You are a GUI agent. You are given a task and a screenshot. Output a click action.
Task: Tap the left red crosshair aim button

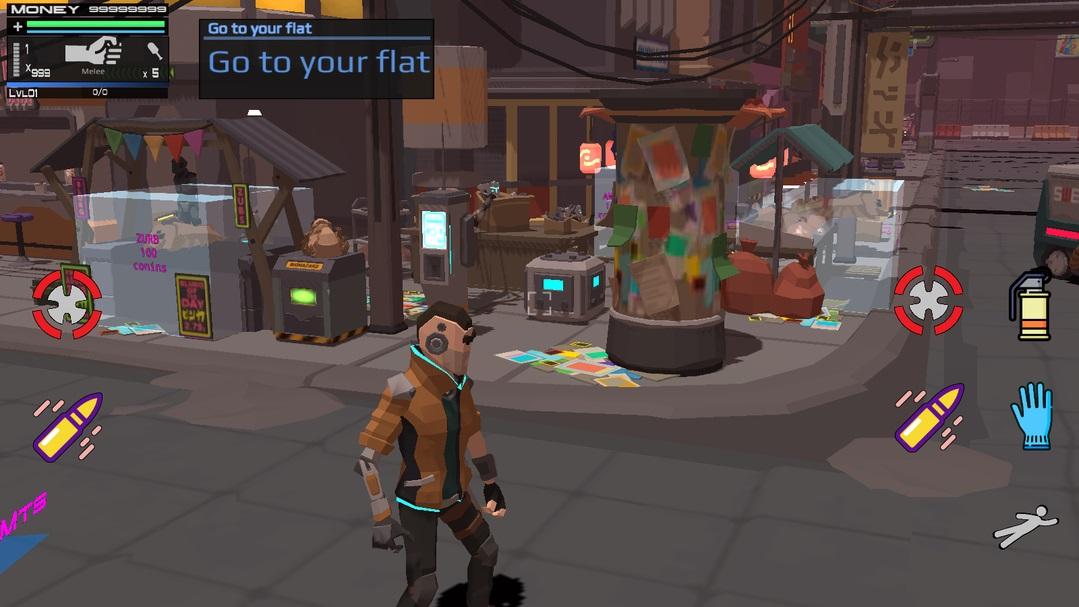[x=67, y=303]
